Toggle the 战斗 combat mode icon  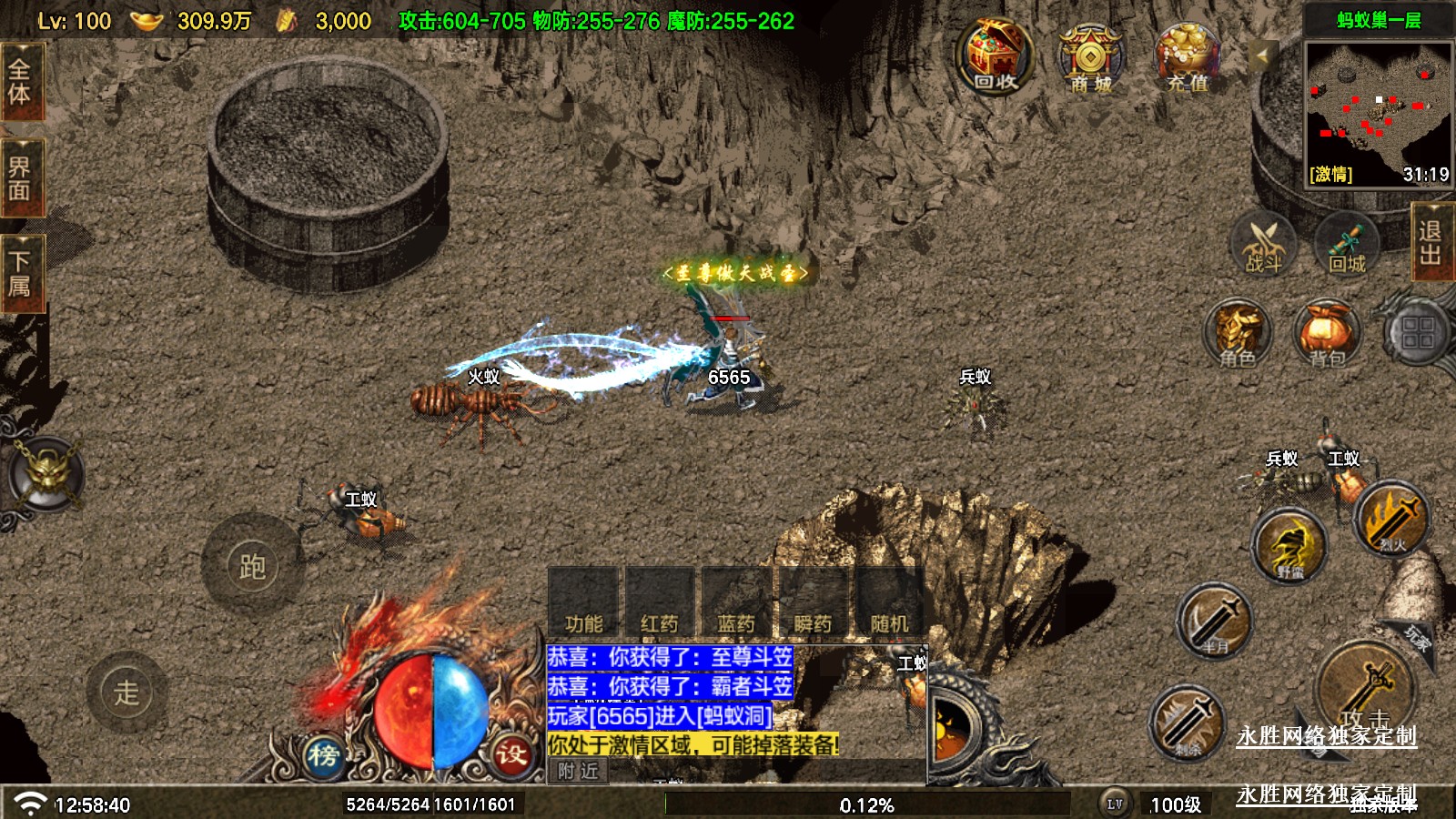point(1263,244)
